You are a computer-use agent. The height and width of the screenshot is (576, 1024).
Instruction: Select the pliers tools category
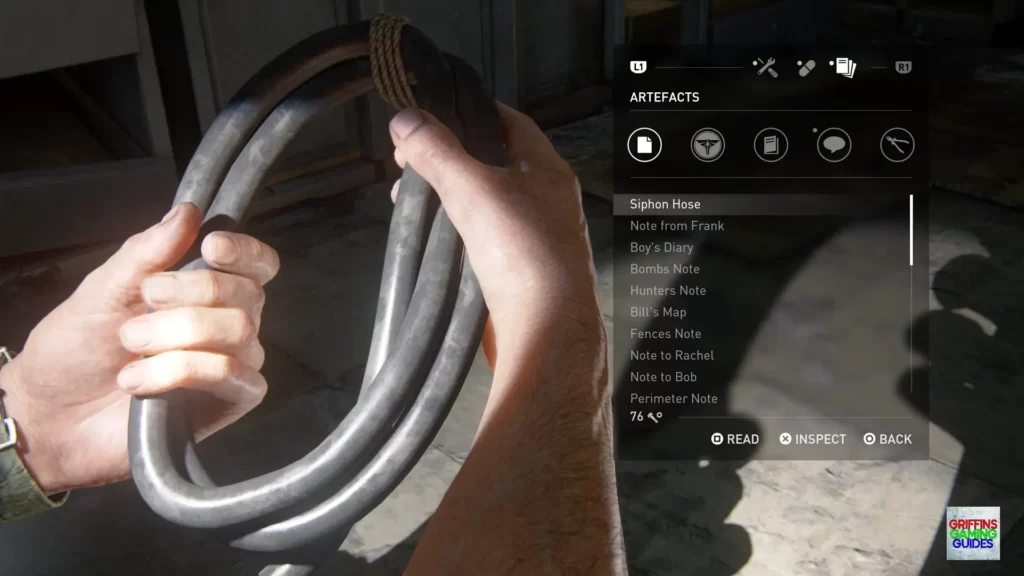(x=897, y=145)
